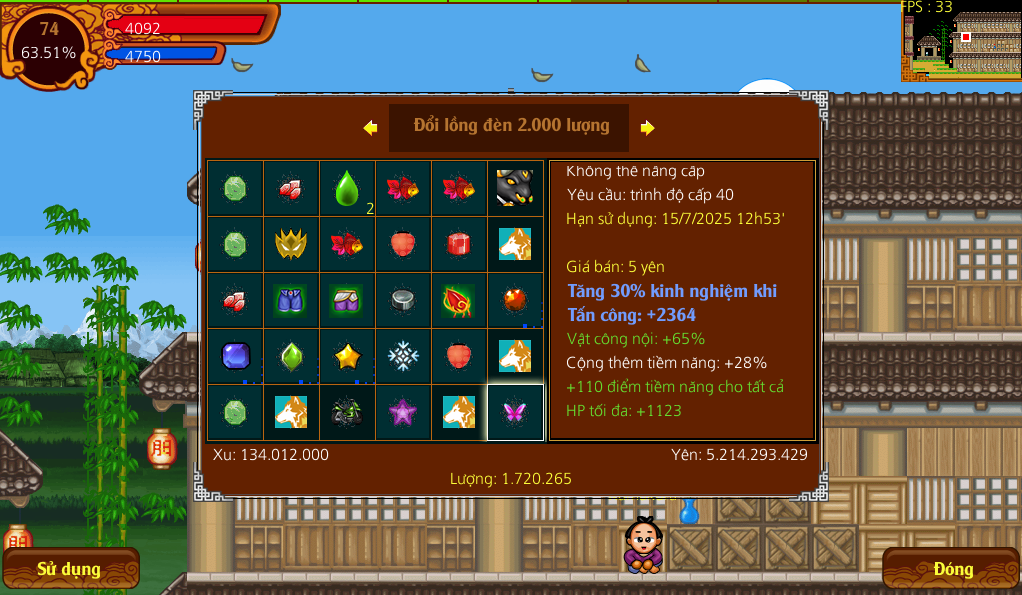Viewport: 1022px width, 595px height.
Task: Select the yellow star item
Action: click(347, 356)
